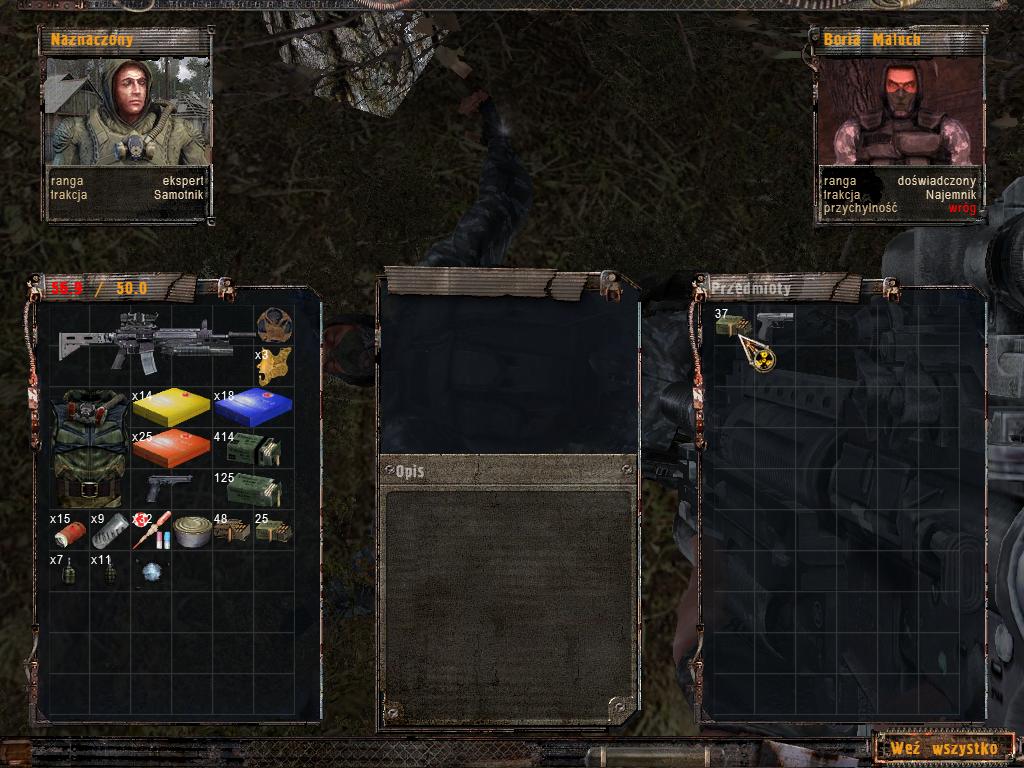Select the red energy drink can stack
1024x768 pixels.
pyautogui.click(x=69, y=531)
